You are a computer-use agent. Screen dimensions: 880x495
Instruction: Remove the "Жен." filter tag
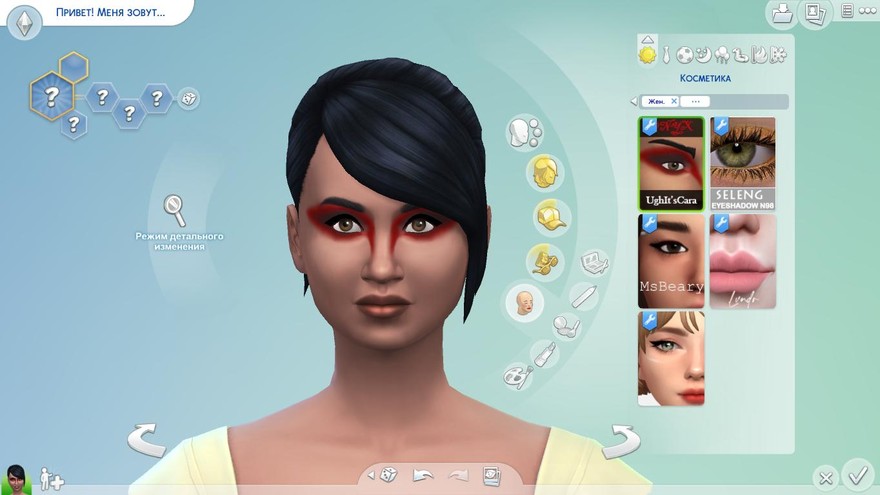point(674,101)
